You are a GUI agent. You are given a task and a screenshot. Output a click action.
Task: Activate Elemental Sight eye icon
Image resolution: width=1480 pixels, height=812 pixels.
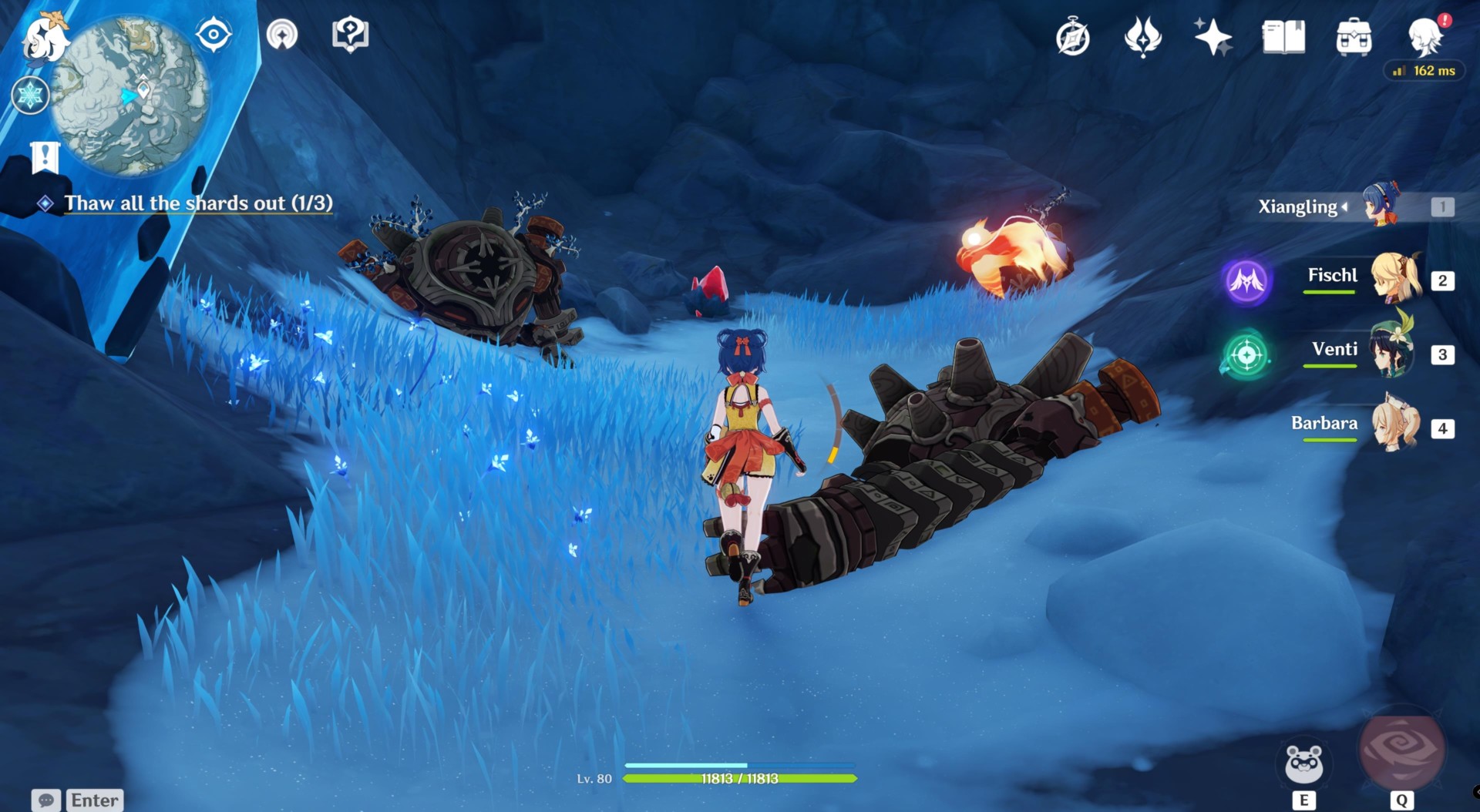point(214,34)
